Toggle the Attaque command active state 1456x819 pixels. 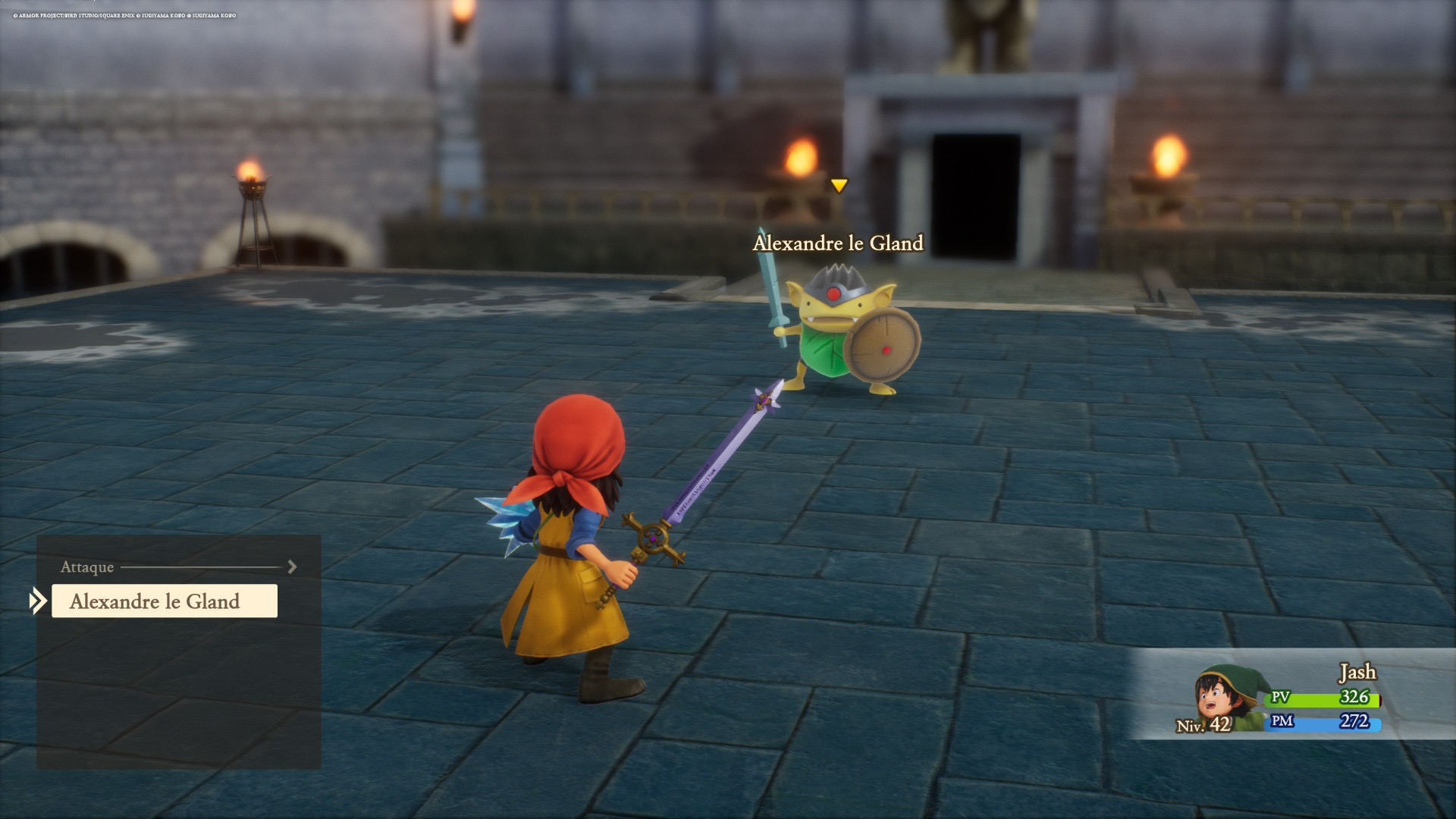tap(87, 567)
